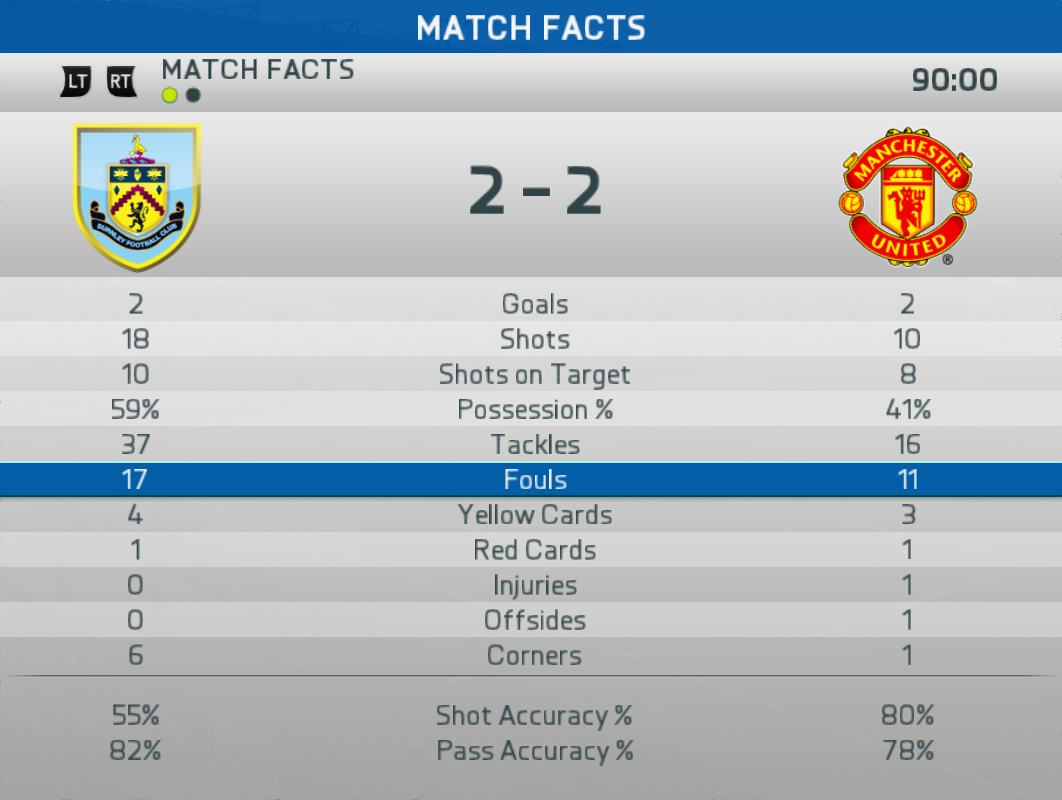Click the green first-page indicator dot

tap(170, 96)
